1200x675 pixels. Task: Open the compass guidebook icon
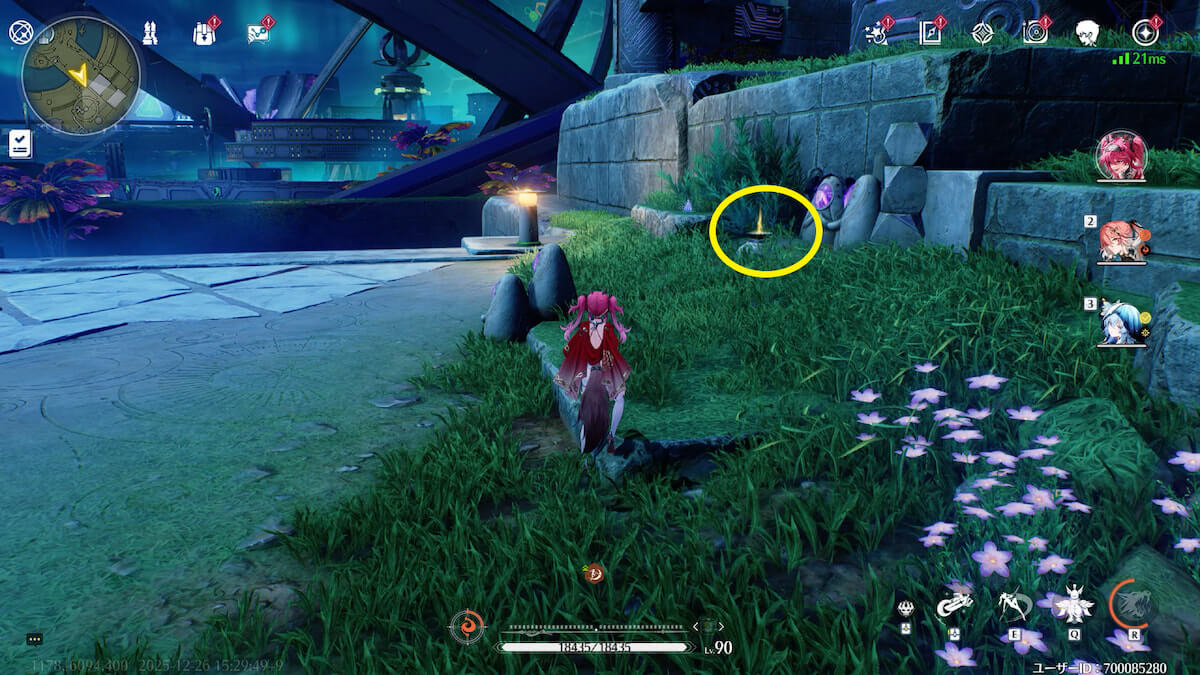pyautogui.click(x=931, y=33)
